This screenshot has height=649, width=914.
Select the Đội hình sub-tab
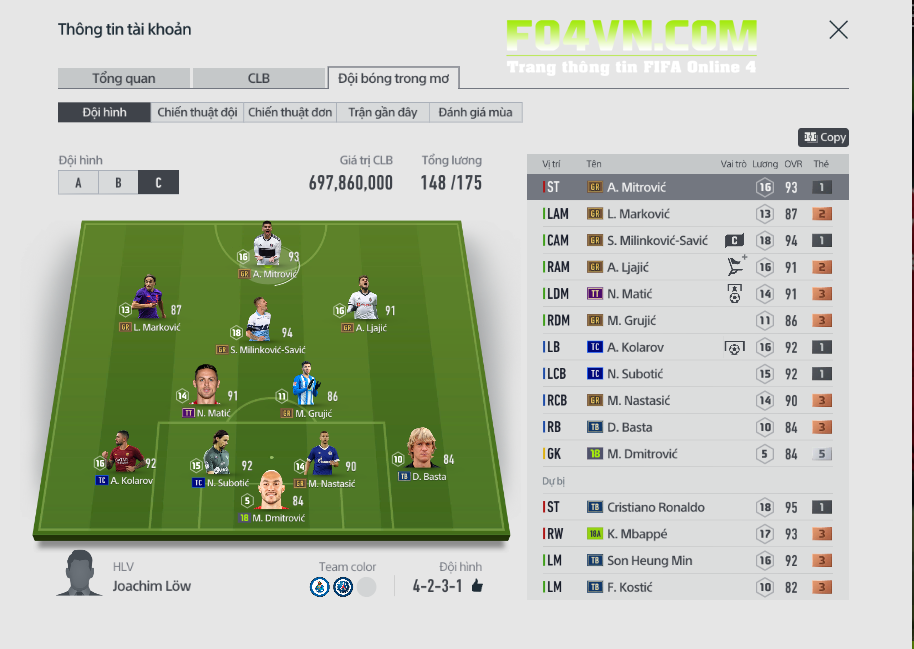(x=104, y=113)
